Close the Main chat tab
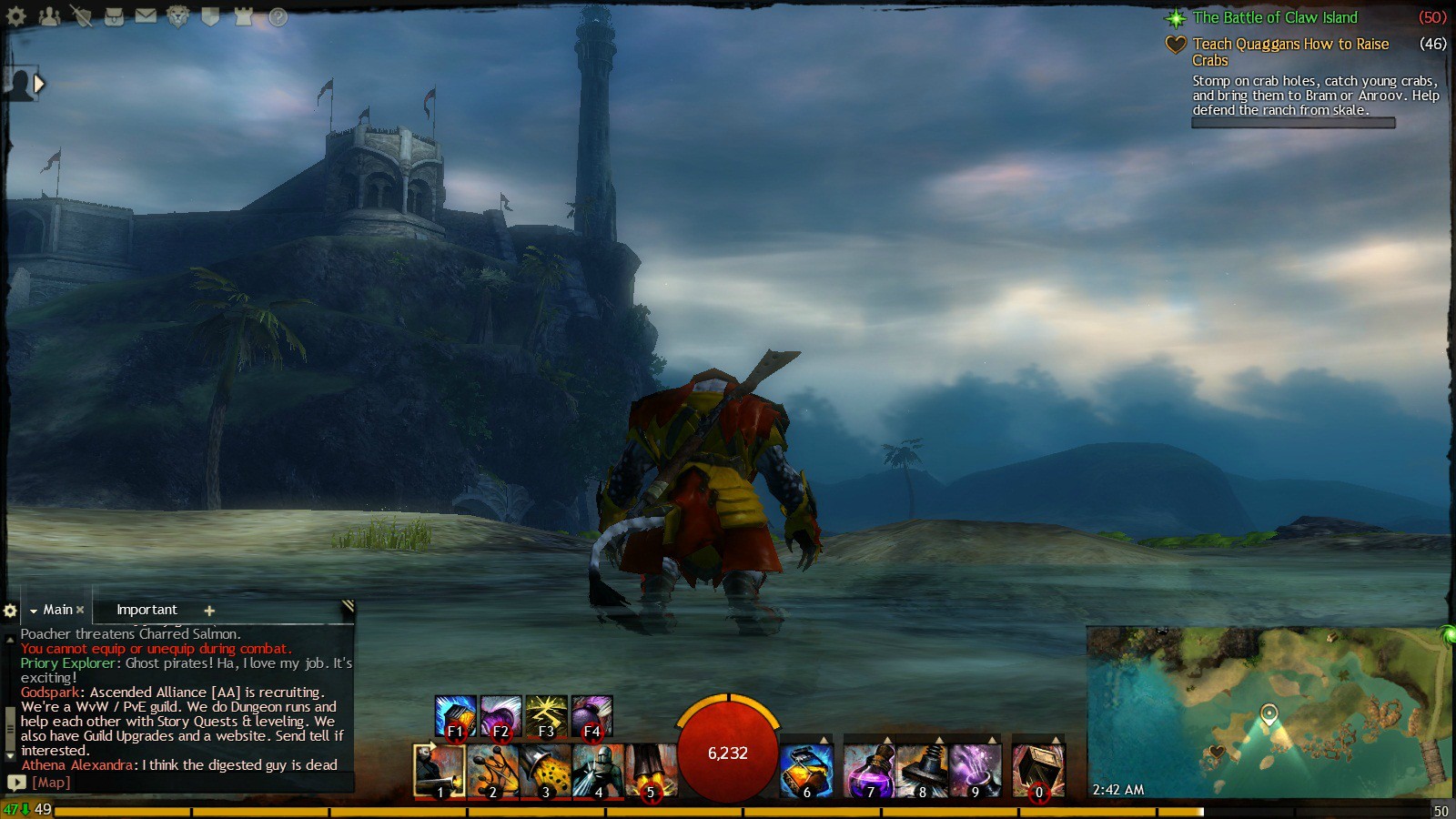This screenshot has width=1456, height=819. 80,610
